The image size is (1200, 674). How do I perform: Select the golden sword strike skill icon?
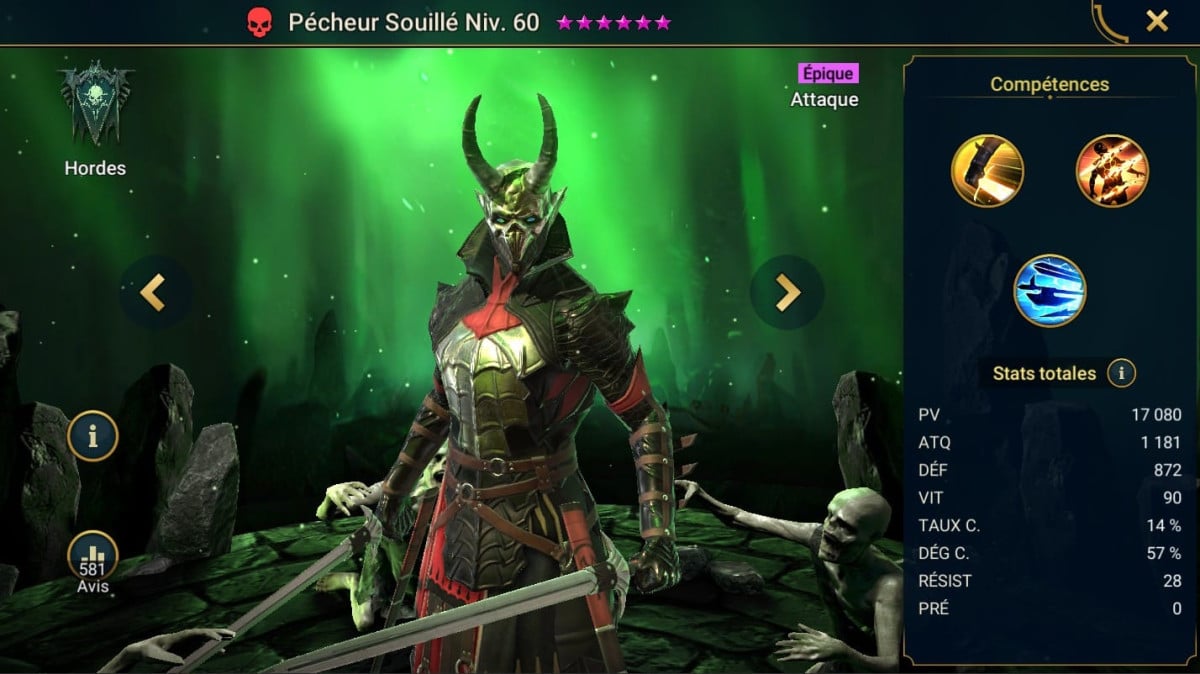coord(987,171)
